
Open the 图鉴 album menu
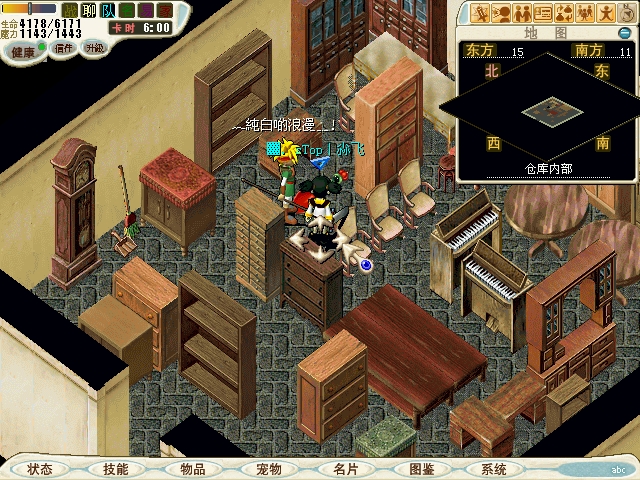point(421,468)
